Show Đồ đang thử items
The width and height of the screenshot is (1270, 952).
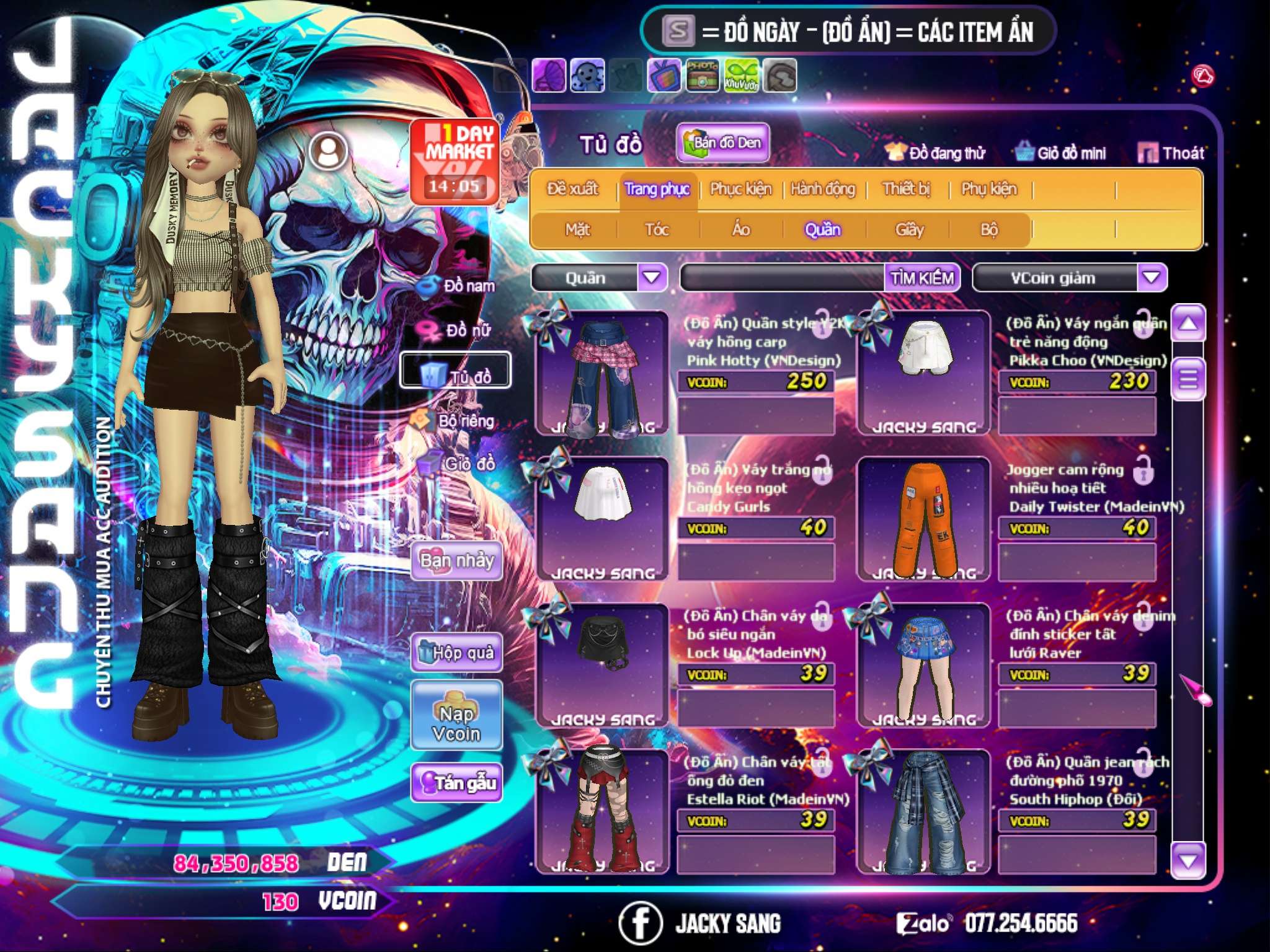click(x=935, y=153)
